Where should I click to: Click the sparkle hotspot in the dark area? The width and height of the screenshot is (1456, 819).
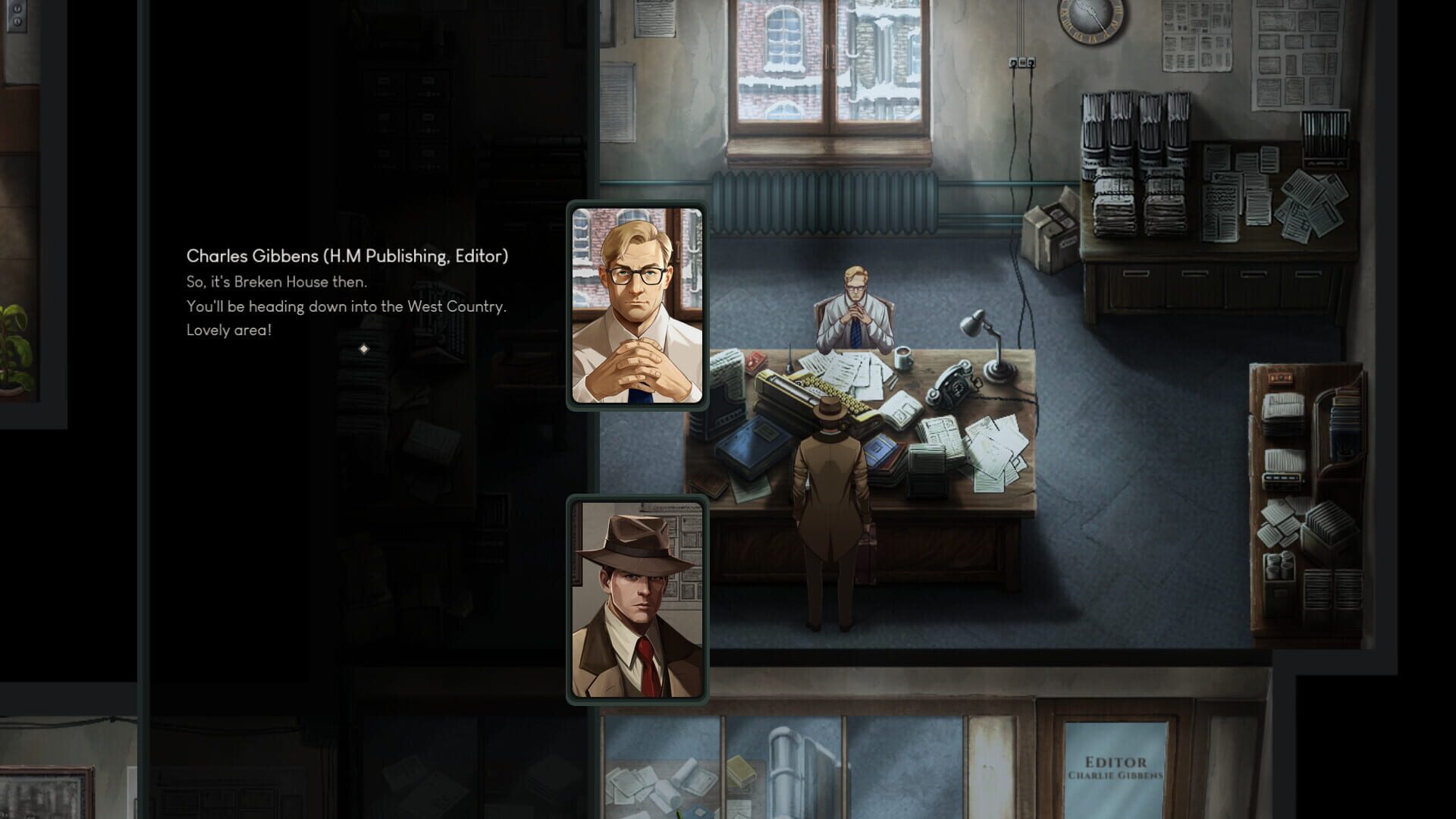363,350
